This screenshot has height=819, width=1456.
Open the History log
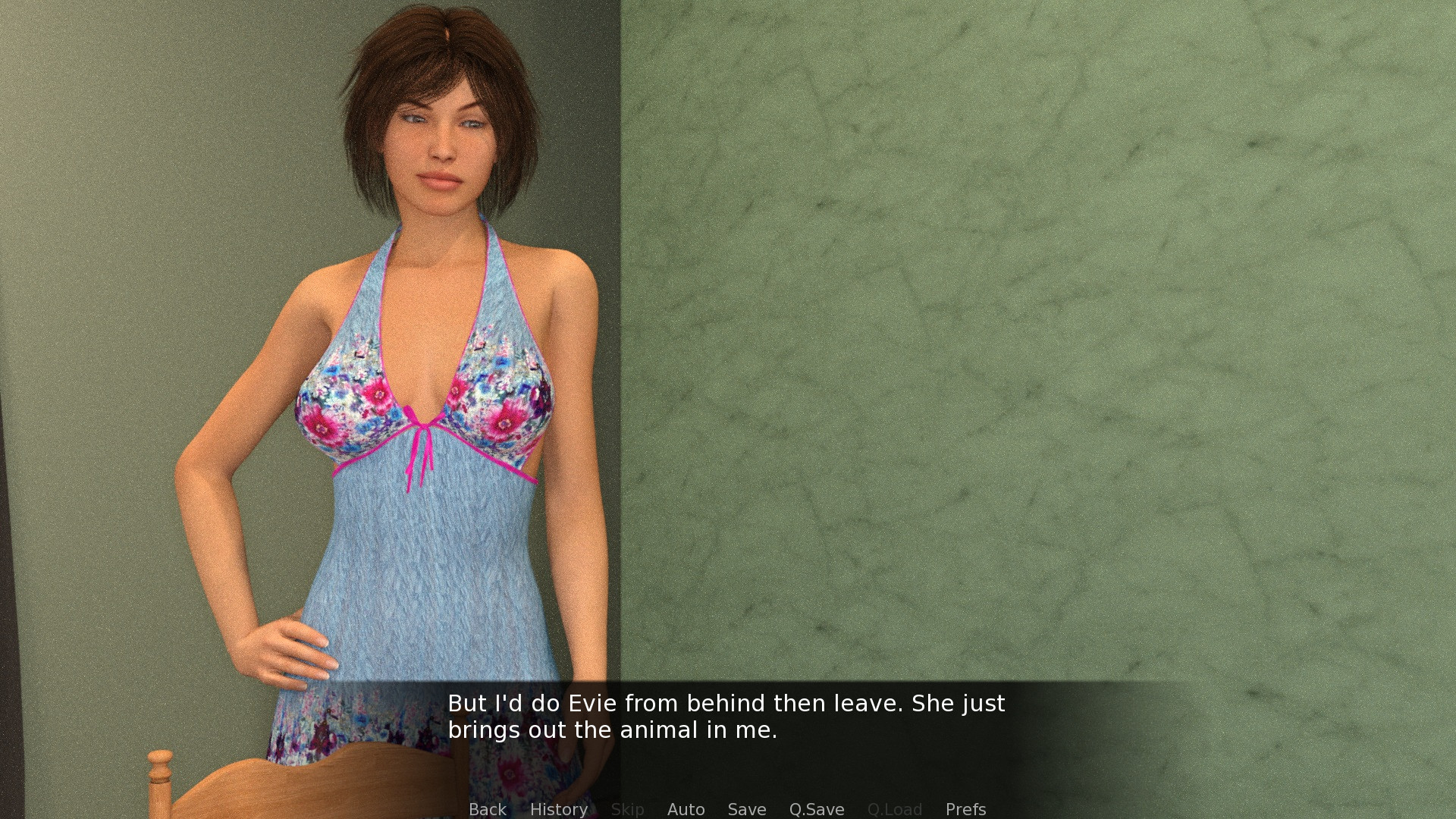(x=558, y=809)
